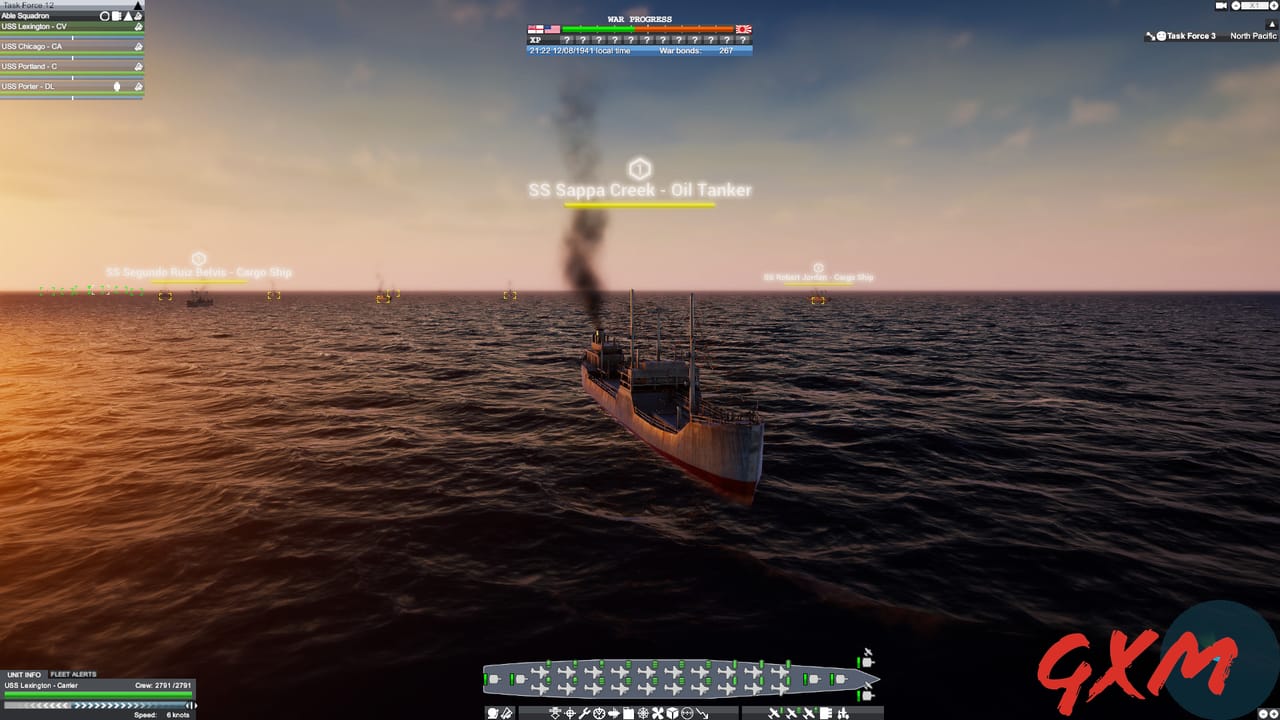Toggle the circle marker on Able Squadron row
1280x720 pixels.
tap(104, 16)
